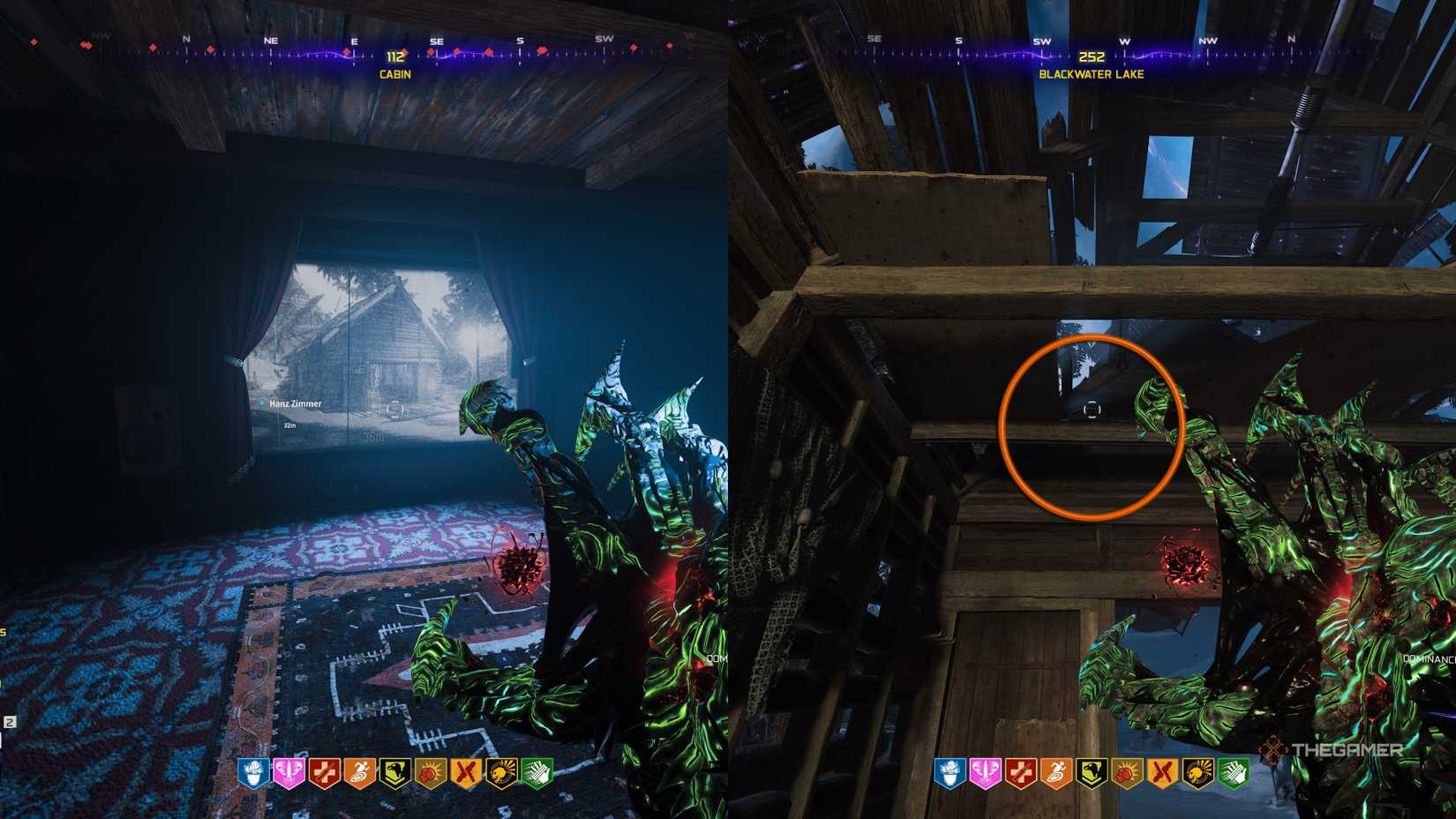Select the red Quick Revive cross perk shield
This screenshot has width=1456, height=819.
point(323,772)
